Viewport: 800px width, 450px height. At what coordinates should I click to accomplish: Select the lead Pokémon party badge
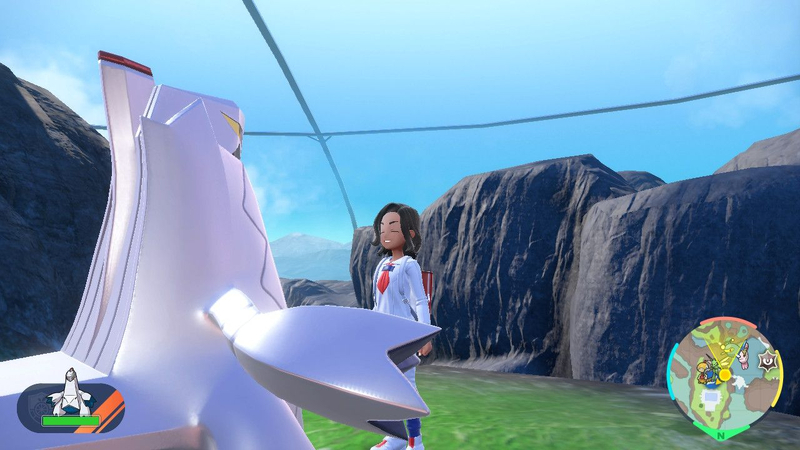[70, 405]
